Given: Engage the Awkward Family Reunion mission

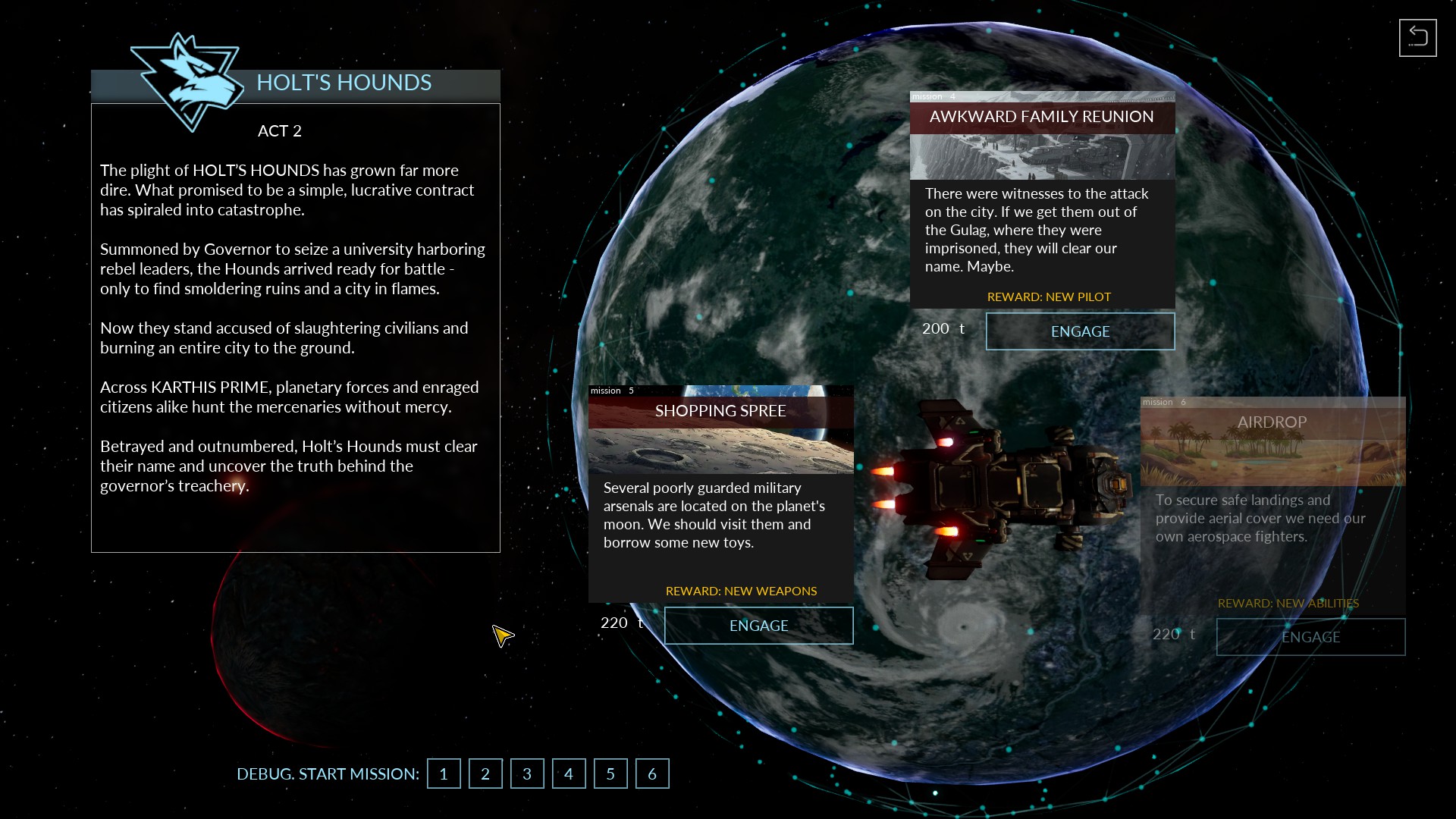Looking at the screenshot, I should pyautogui.click(x=1080, y=331).
